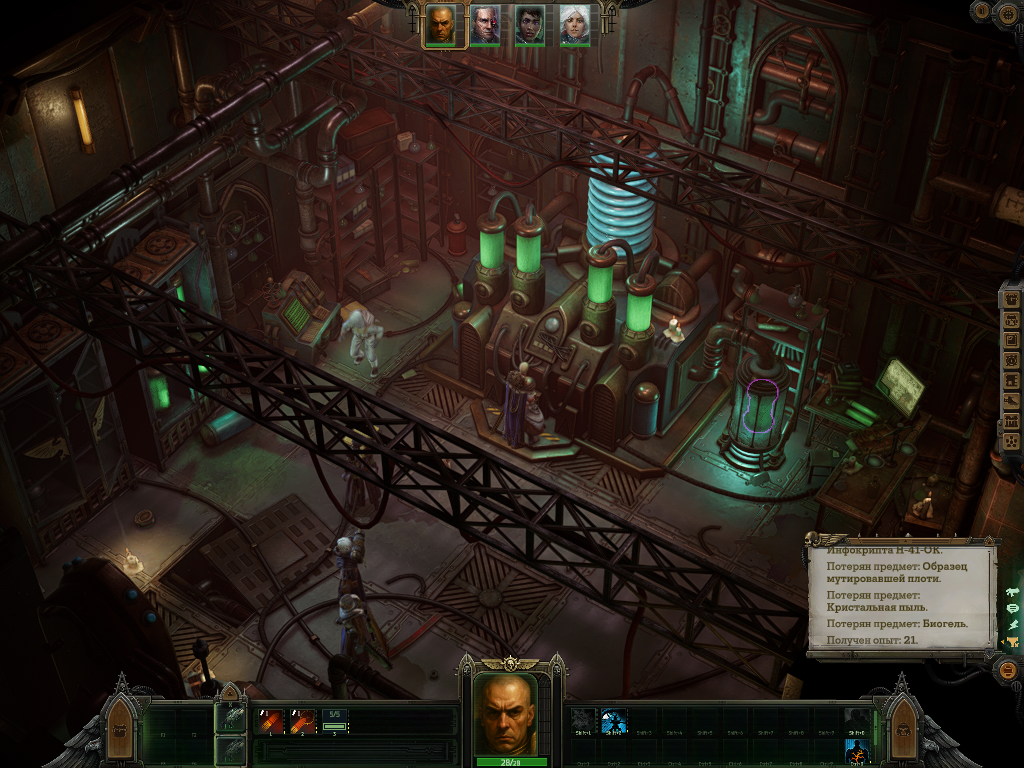
Task: Activate the orange-blue ability at bar's end
Action: [857, 750]
